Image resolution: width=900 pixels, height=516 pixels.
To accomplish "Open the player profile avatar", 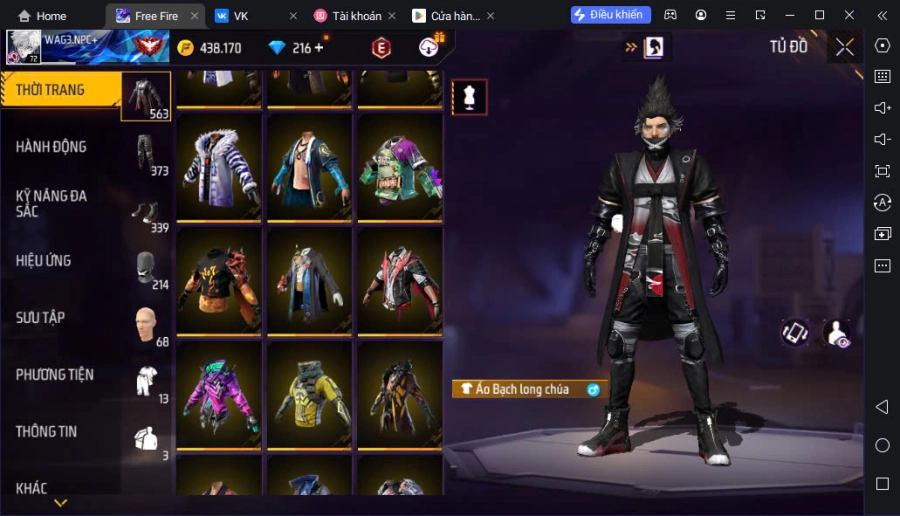I will coord(24,46).
